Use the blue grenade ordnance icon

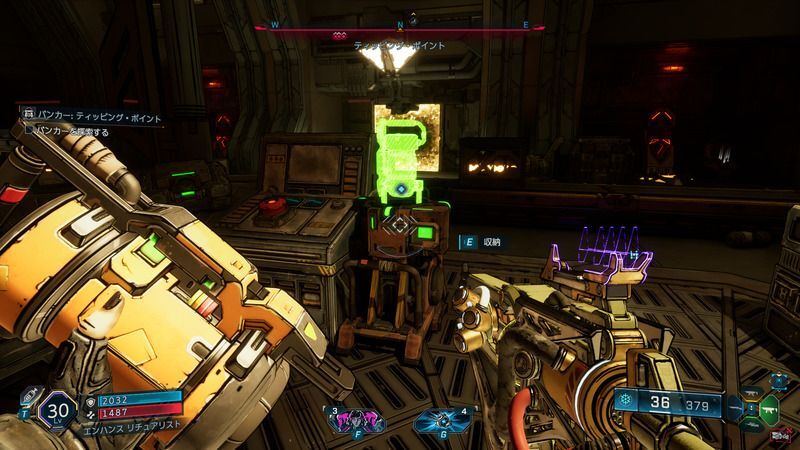click(440, 420)
